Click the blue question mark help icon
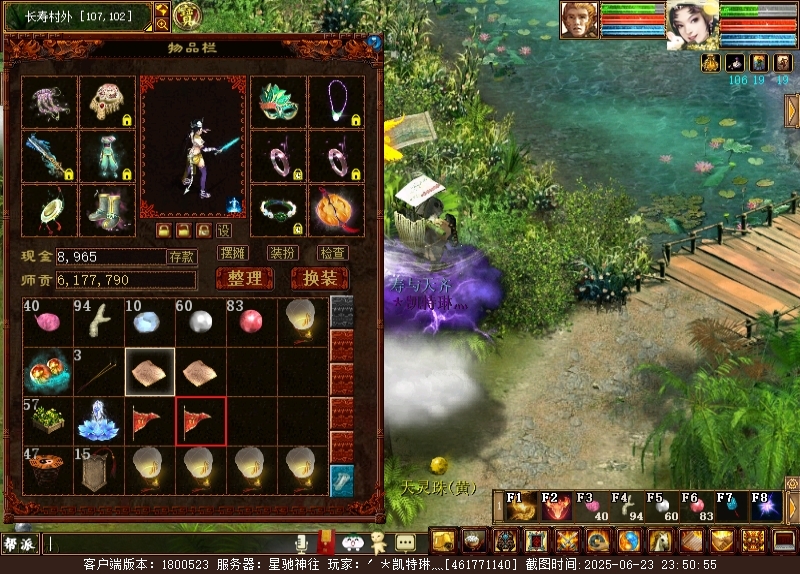 374,43
